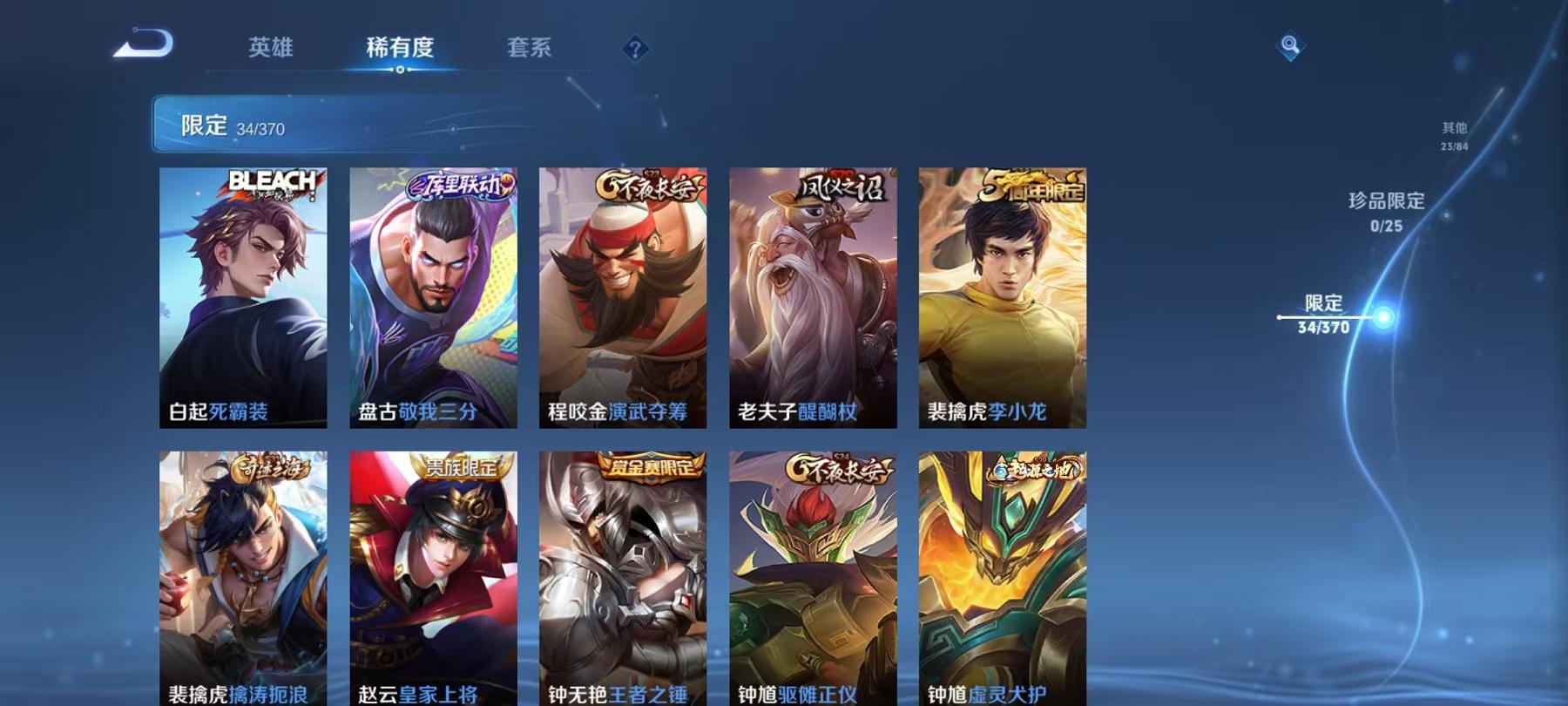
Task: Click the question mark help icon
Action: coord(633,50)
